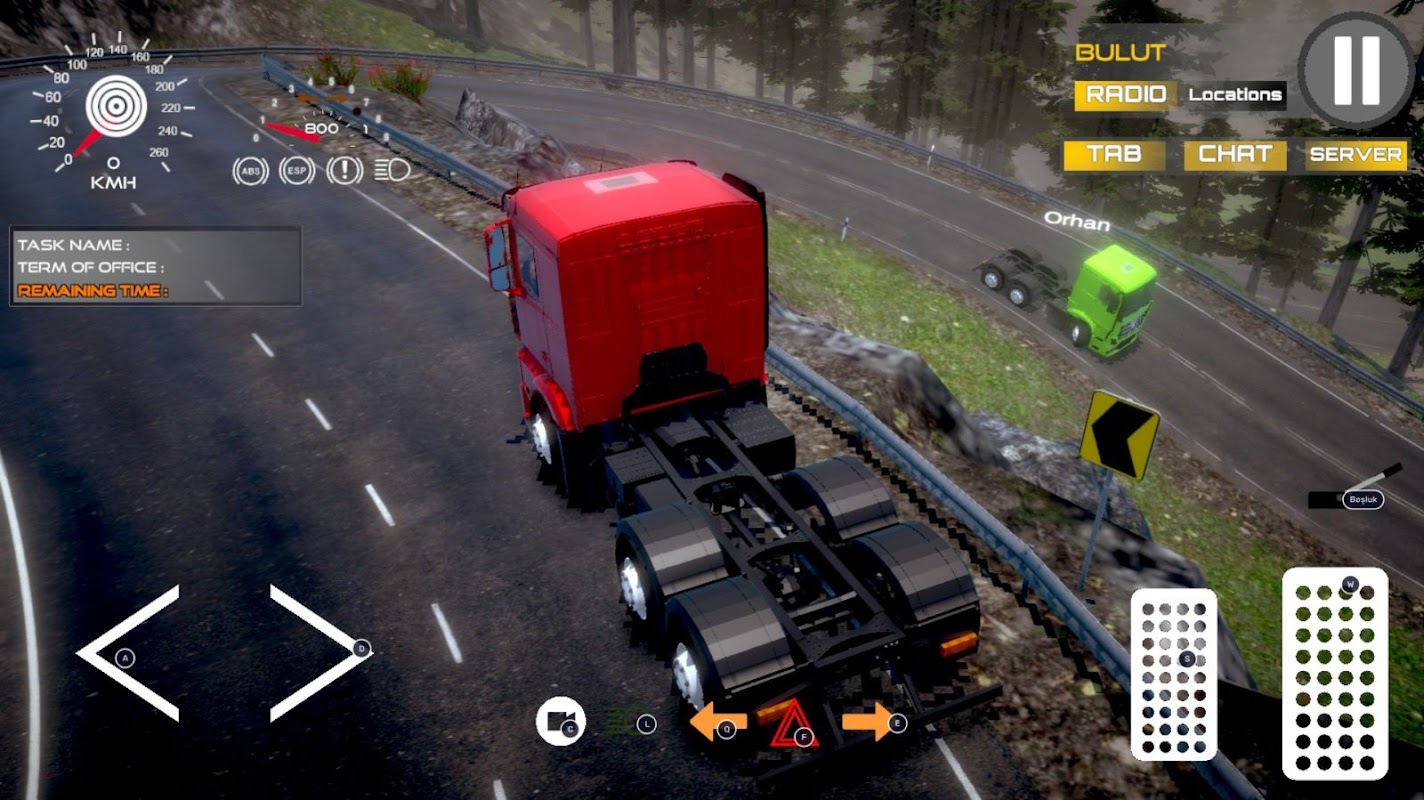Steer left with the left chevron
This screenshot has width=1424, height=800.
128,653
